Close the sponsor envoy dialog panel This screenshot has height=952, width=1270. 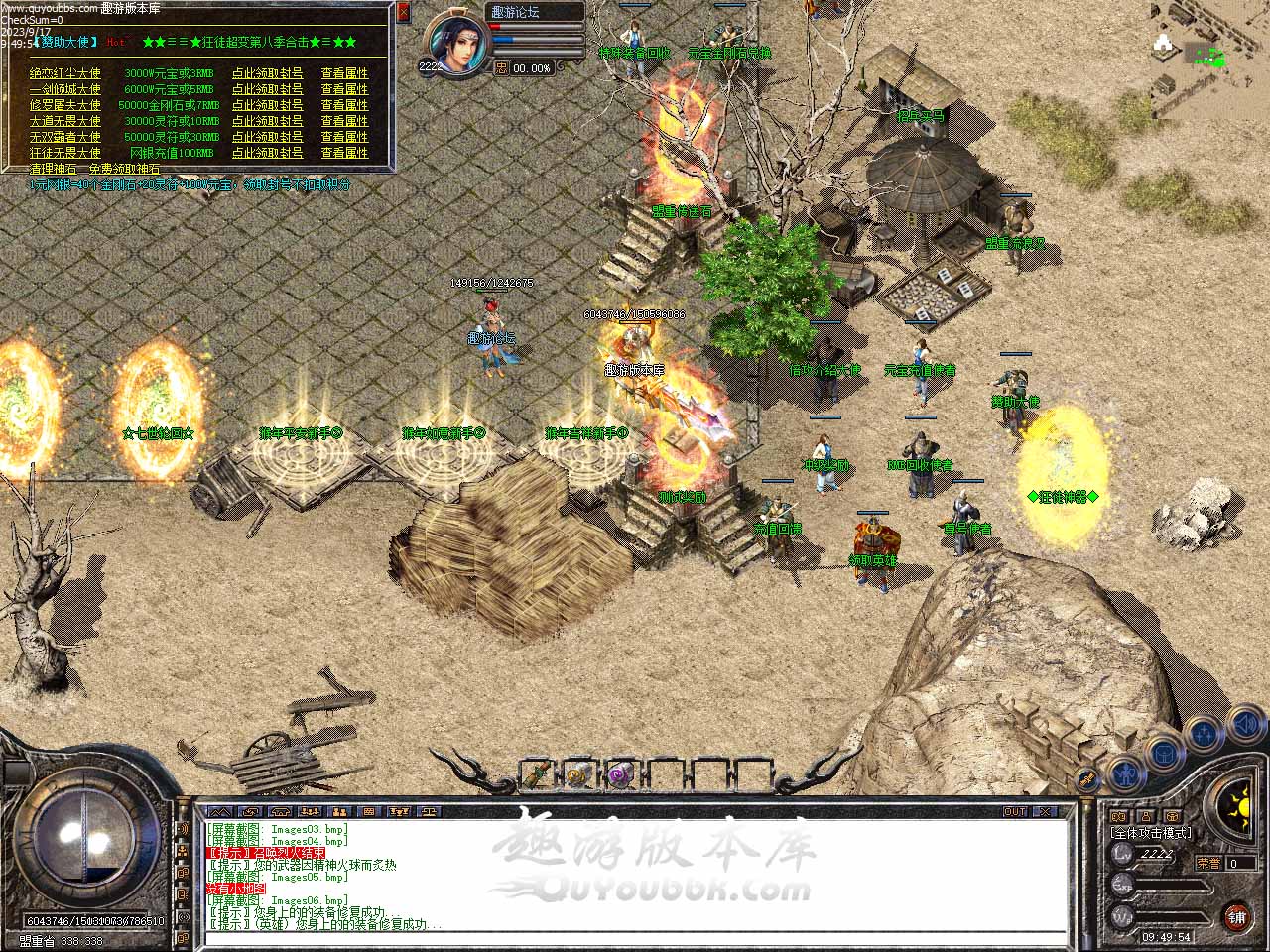click(403, 12)
